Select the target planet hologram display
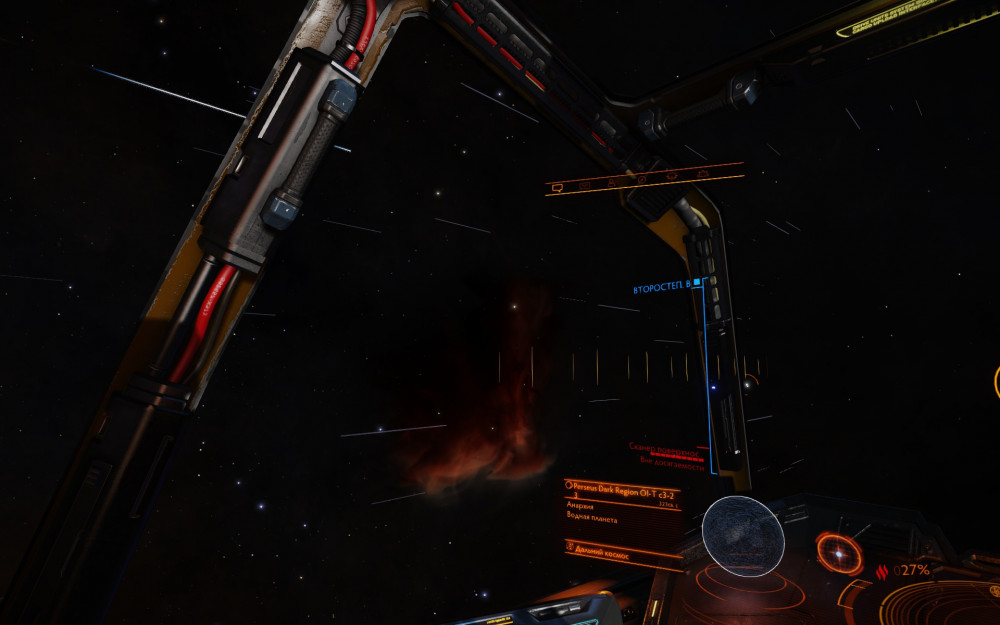This screenshot has width=1000, height=625. [743, 536]
